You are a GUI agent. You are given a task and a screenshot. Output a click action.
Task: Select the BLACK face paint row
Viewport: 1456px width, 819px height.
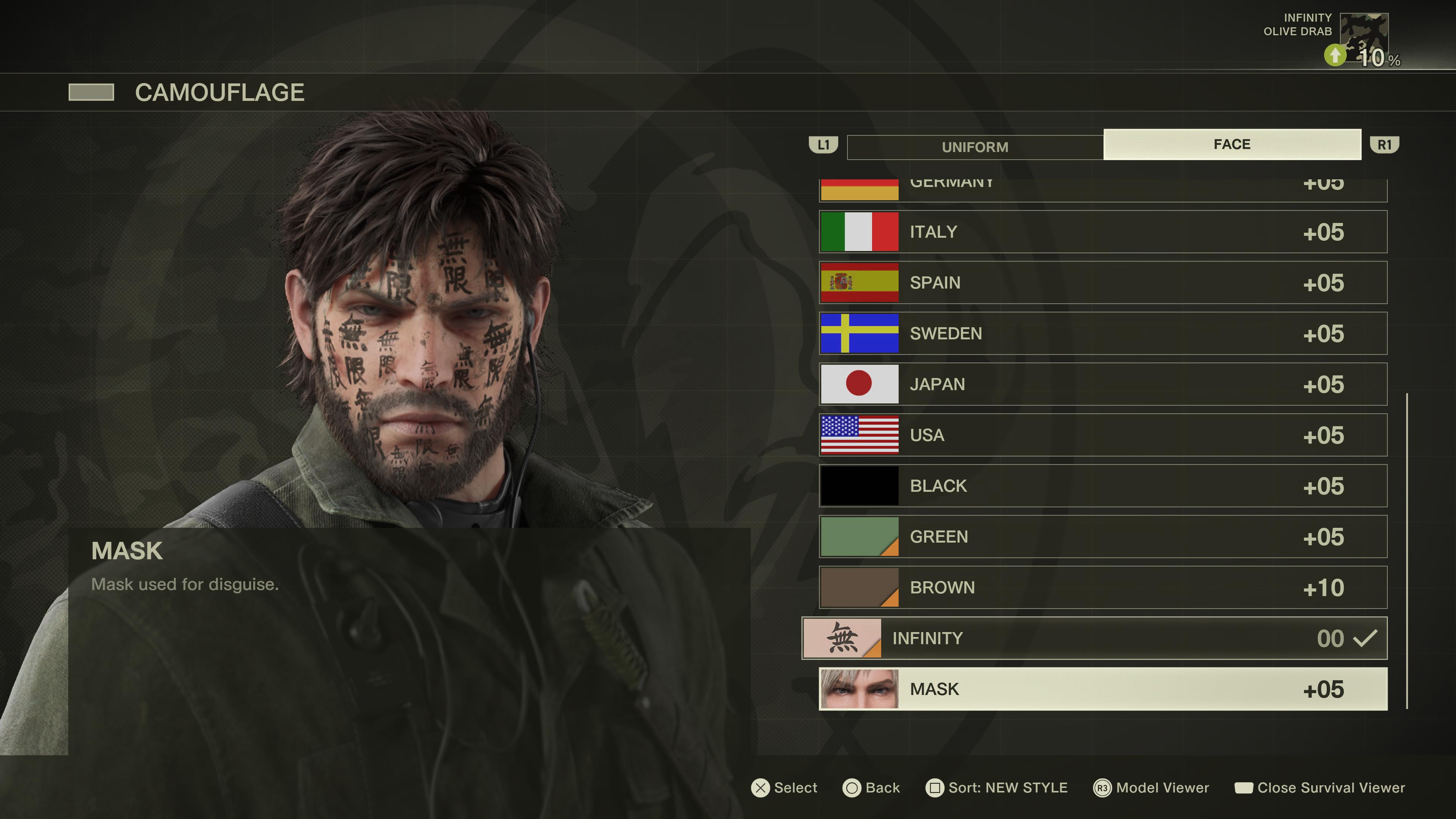(x=1102, y=486)
